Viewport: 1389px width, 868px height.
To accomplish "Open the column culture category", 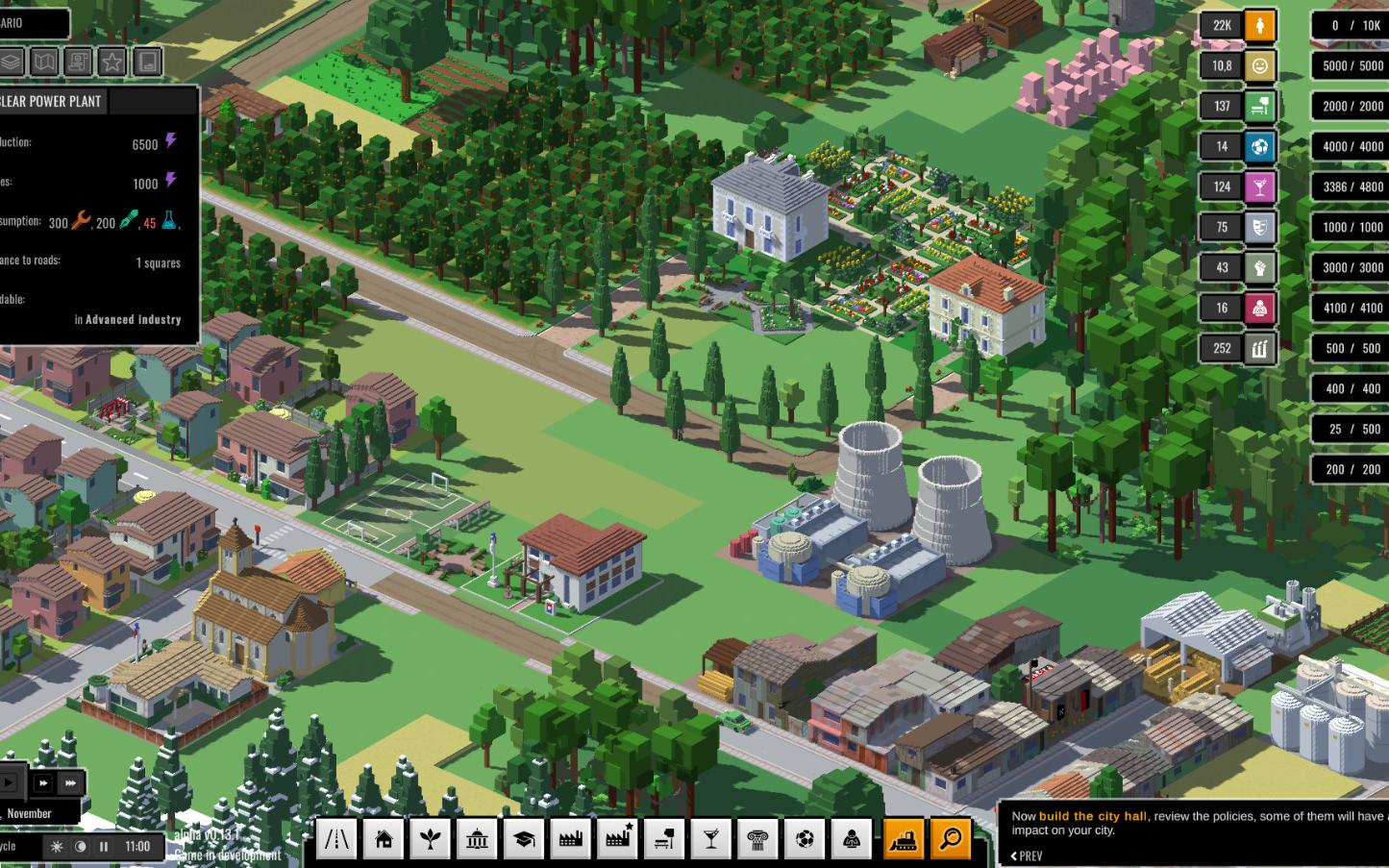I will (x=757, y=840).
